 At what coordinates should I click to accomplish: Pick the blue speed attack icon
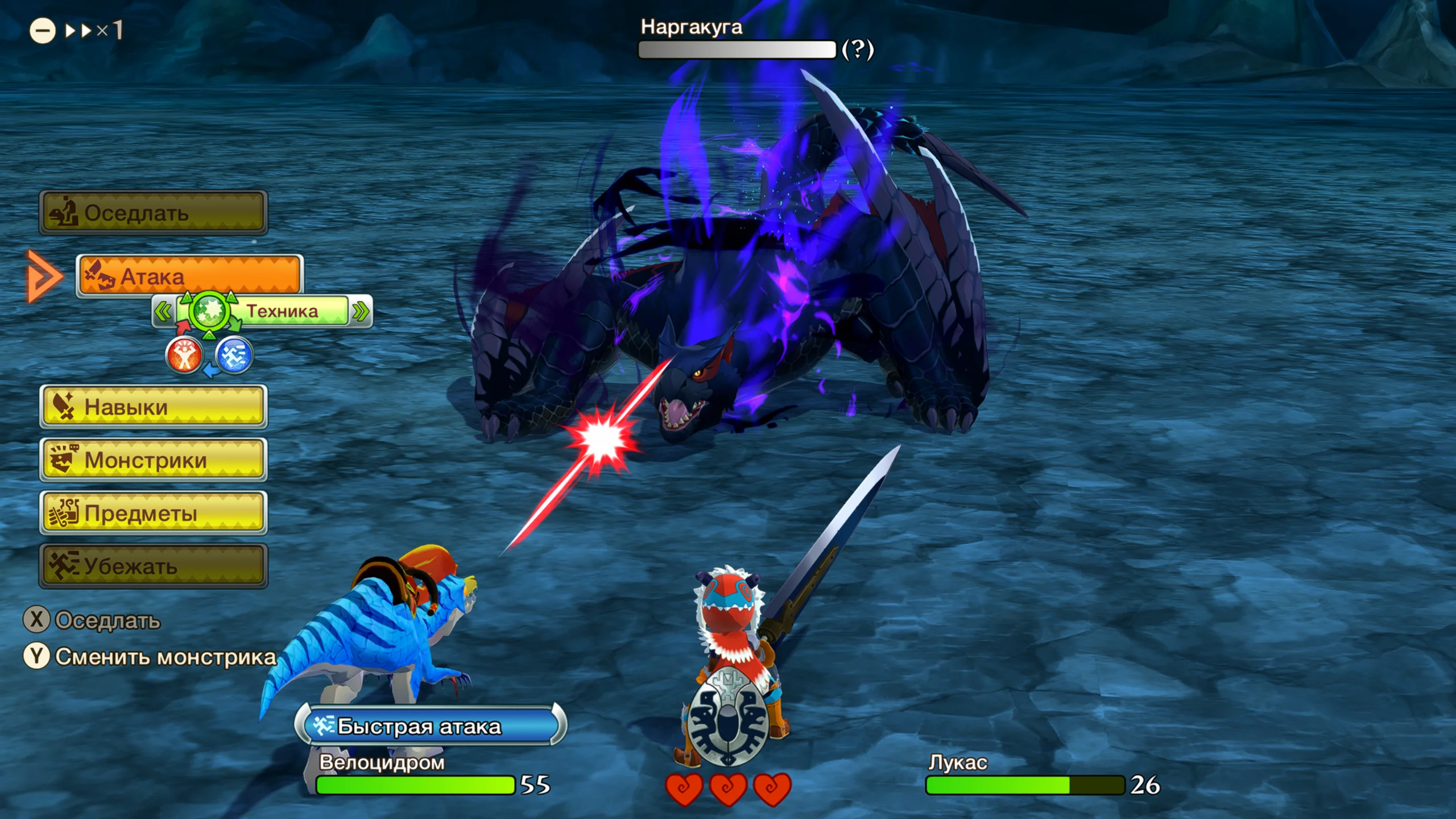click(x=234, y=355)
